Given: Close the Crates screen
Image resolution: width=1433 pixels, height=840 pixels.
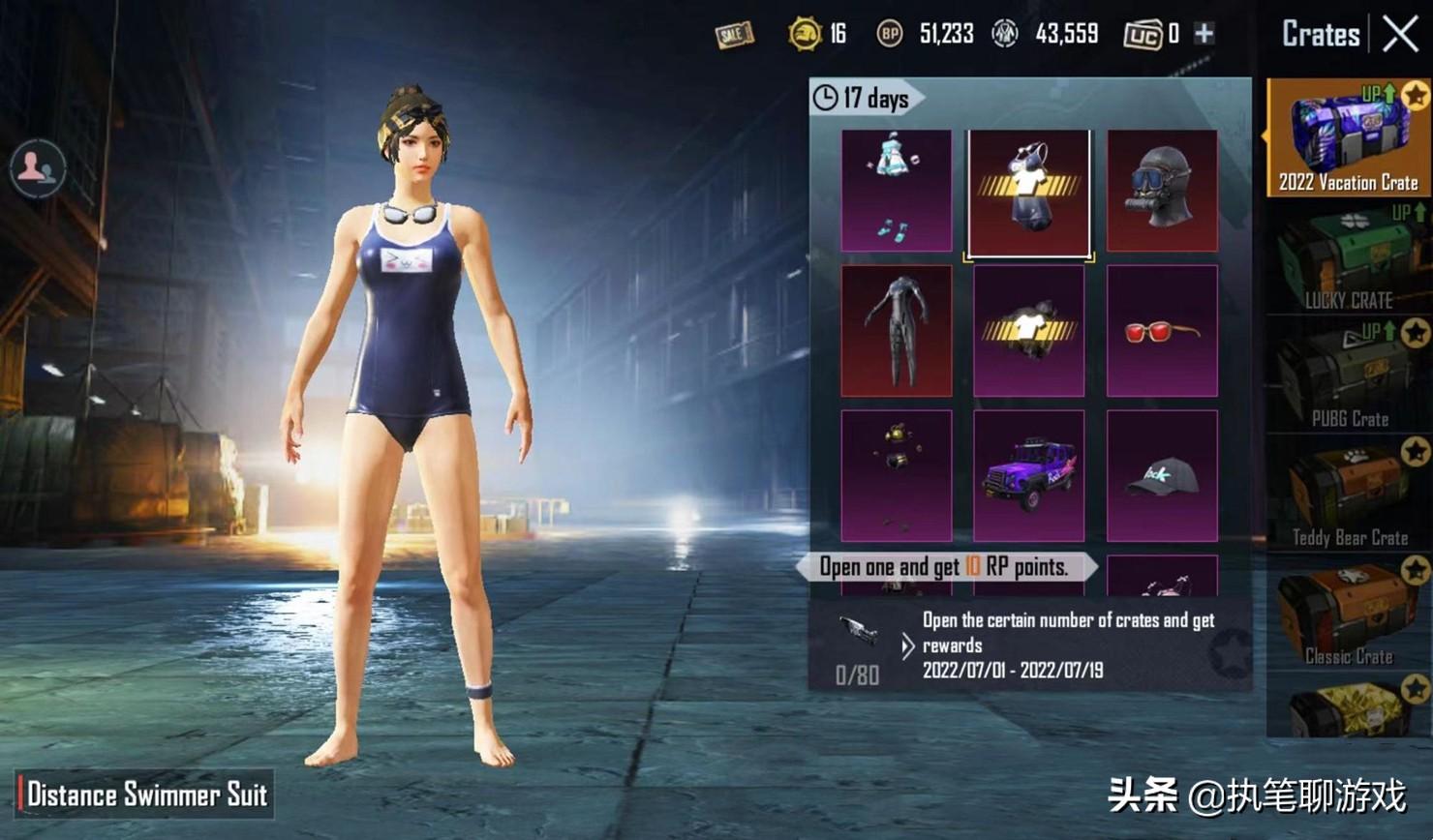Looking at the screenshot, I should pos(1400,35).
